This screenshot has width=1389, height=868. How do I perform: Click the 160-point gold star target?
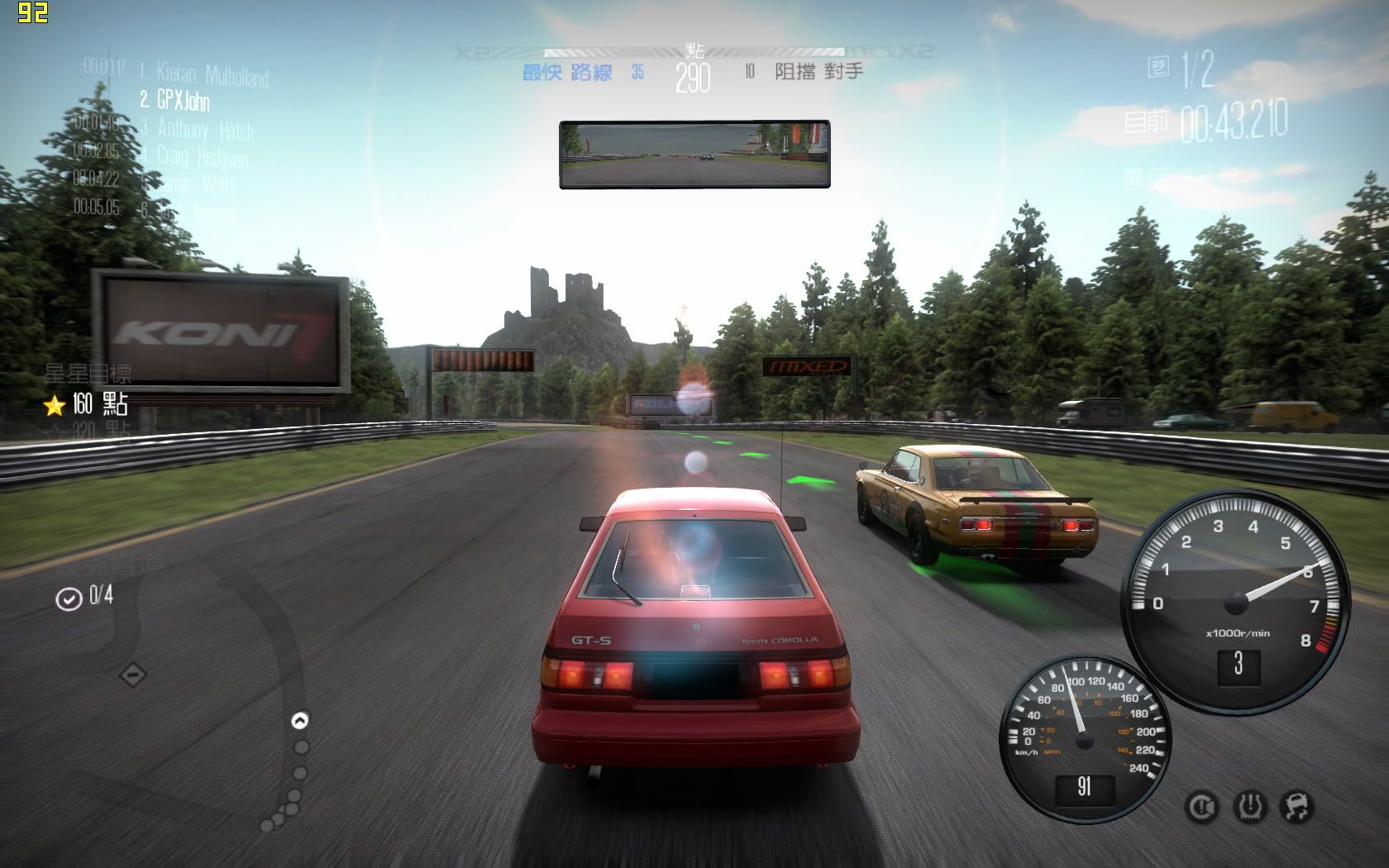[55, 405]
